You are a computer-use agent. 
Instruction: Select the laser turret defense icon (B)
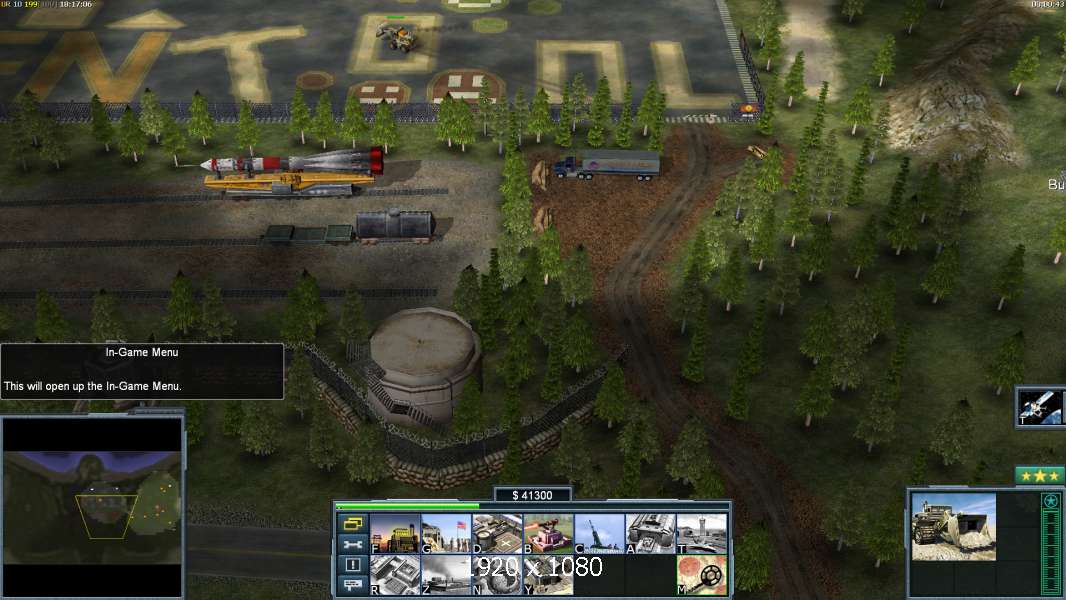tap(548, 534)
